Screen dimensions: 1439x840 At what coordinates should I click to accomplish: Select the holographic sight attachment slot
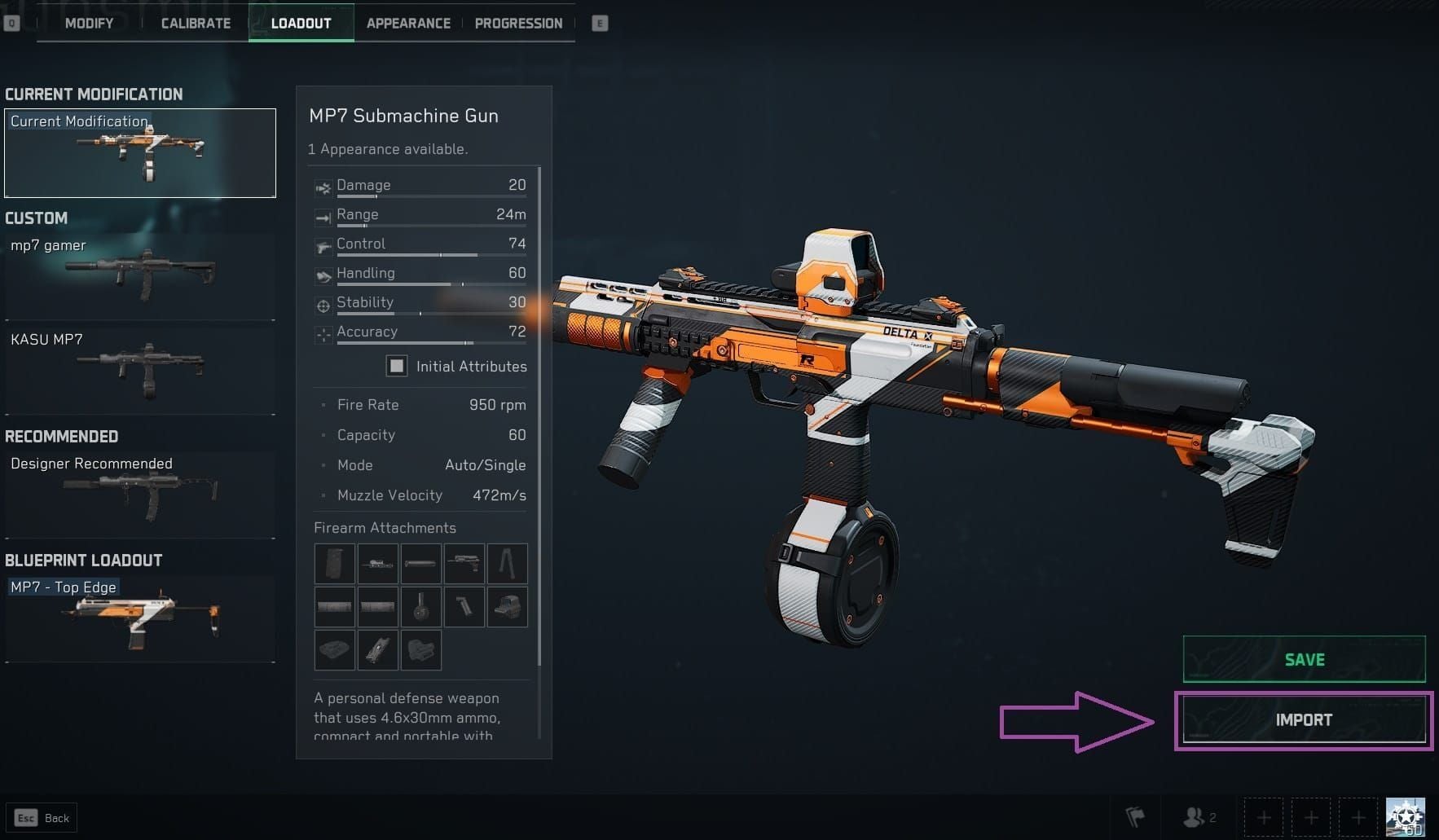pyautogui.click(x=507, y=607)
